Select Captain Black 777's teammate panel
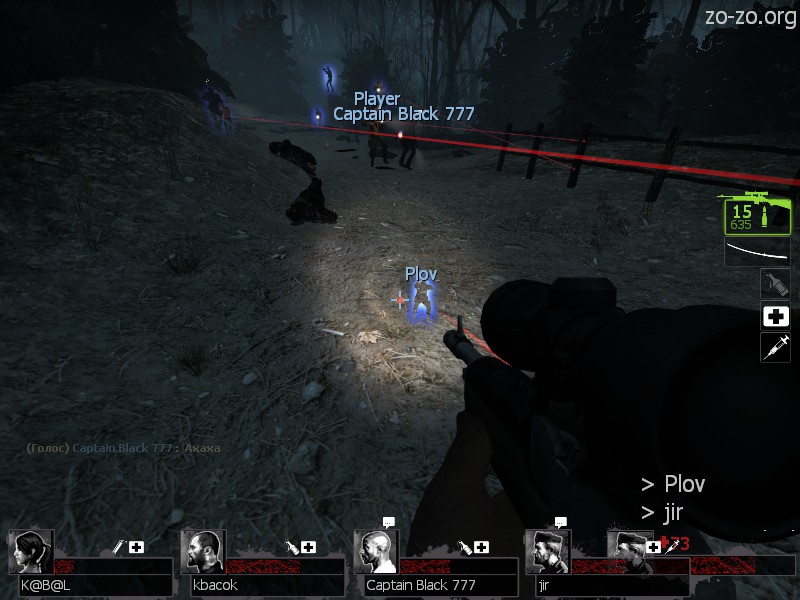The height and width of the screenshot is (600, 800). [x=435, y=565]
